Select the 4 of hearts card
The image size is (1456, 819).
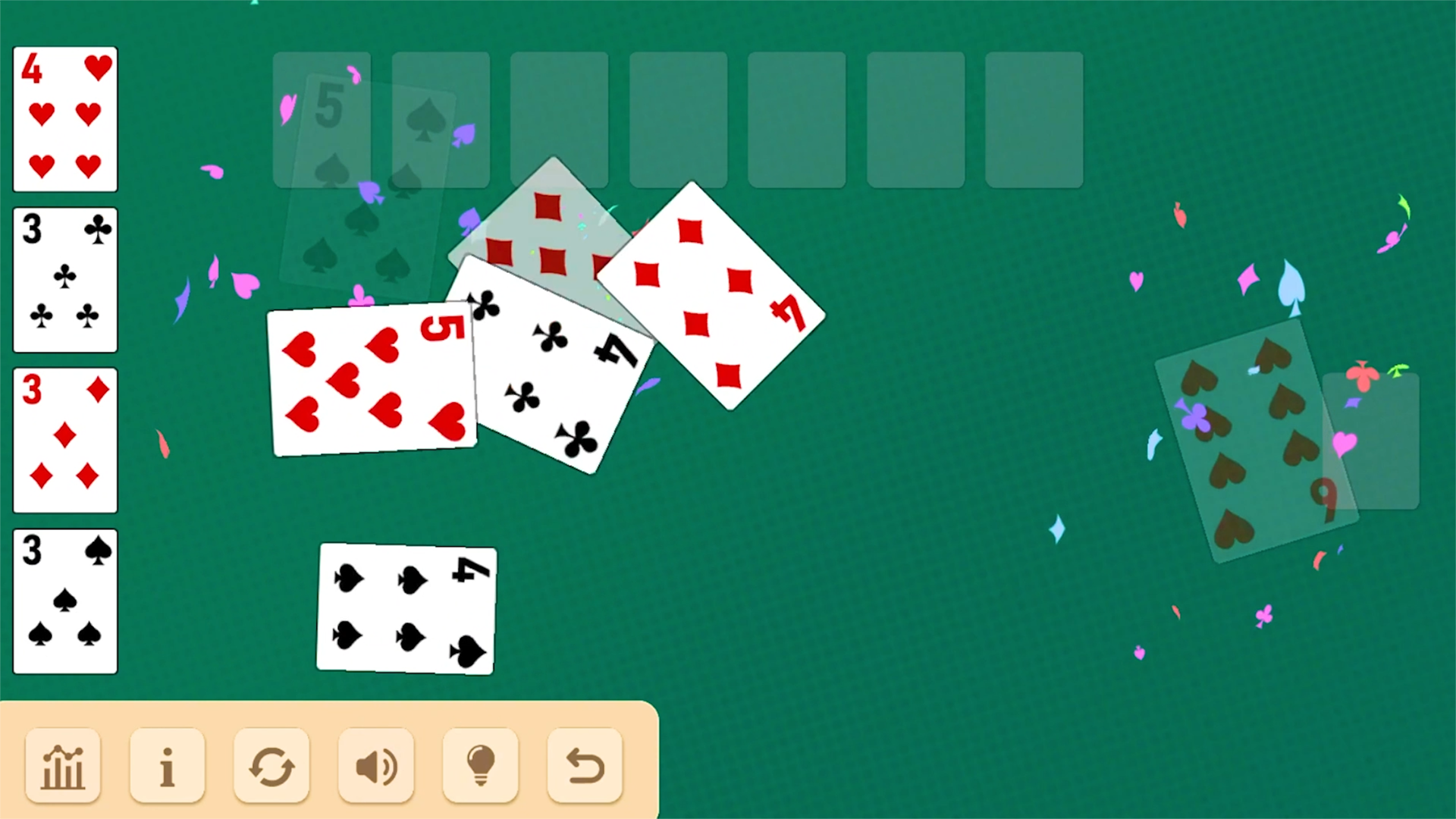point(64,119)
